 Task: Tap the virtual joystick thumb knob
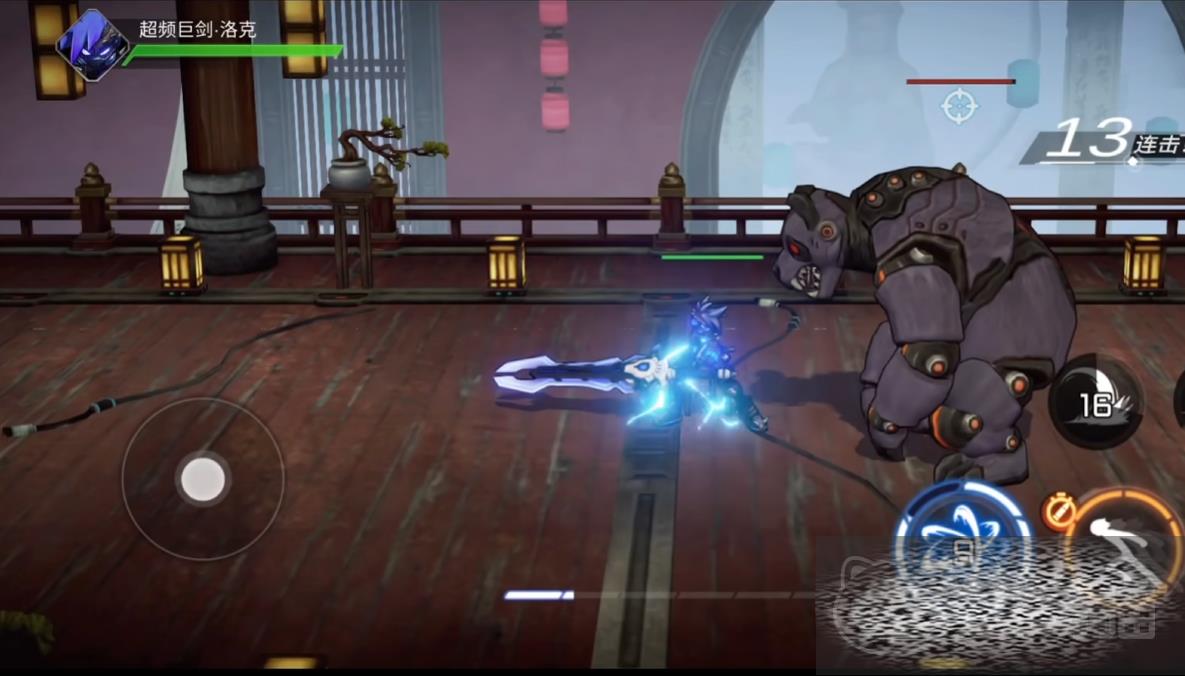pos(203,480)
